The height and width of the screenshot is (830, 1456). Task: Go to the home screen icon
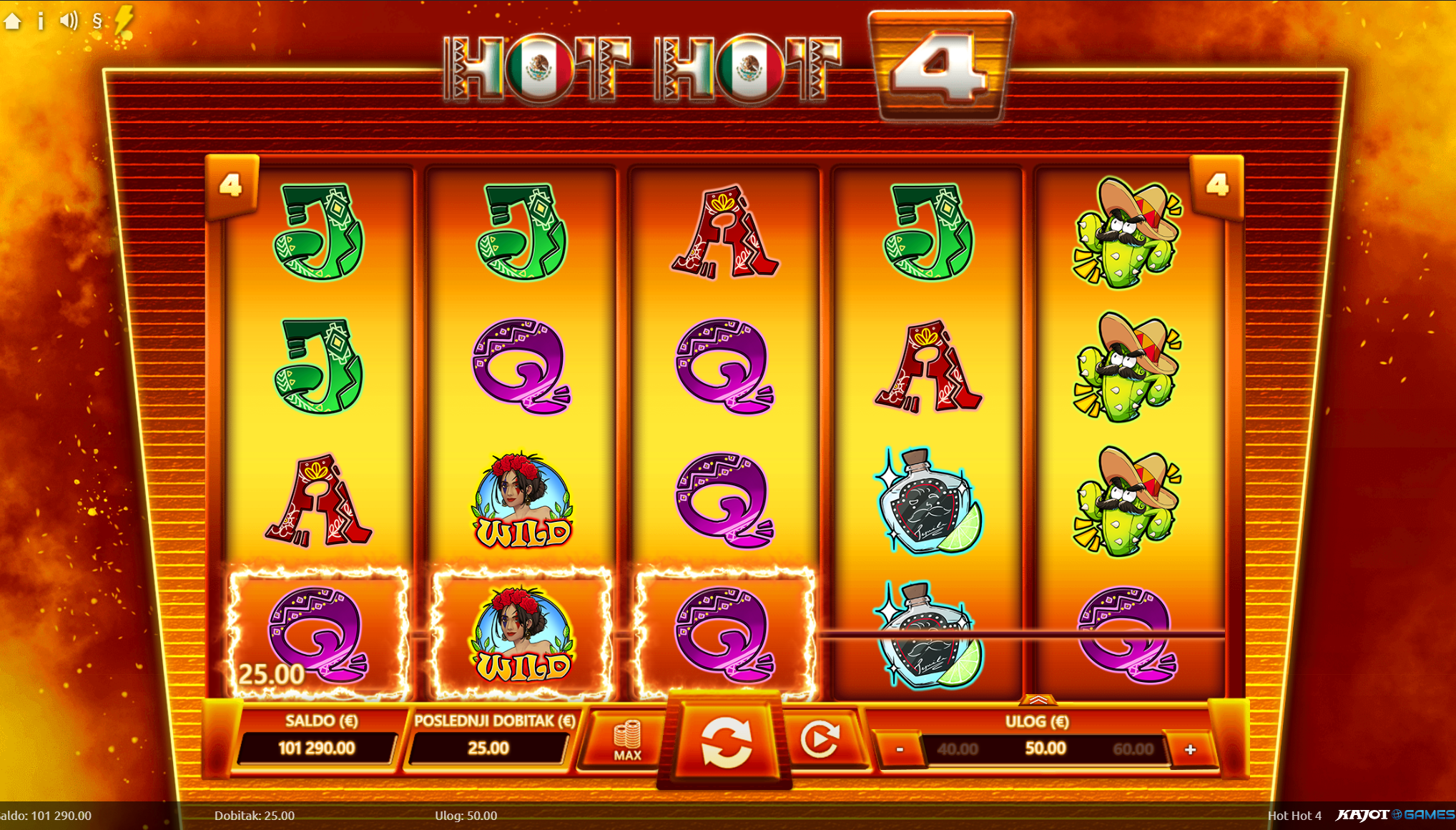[13, 21]
